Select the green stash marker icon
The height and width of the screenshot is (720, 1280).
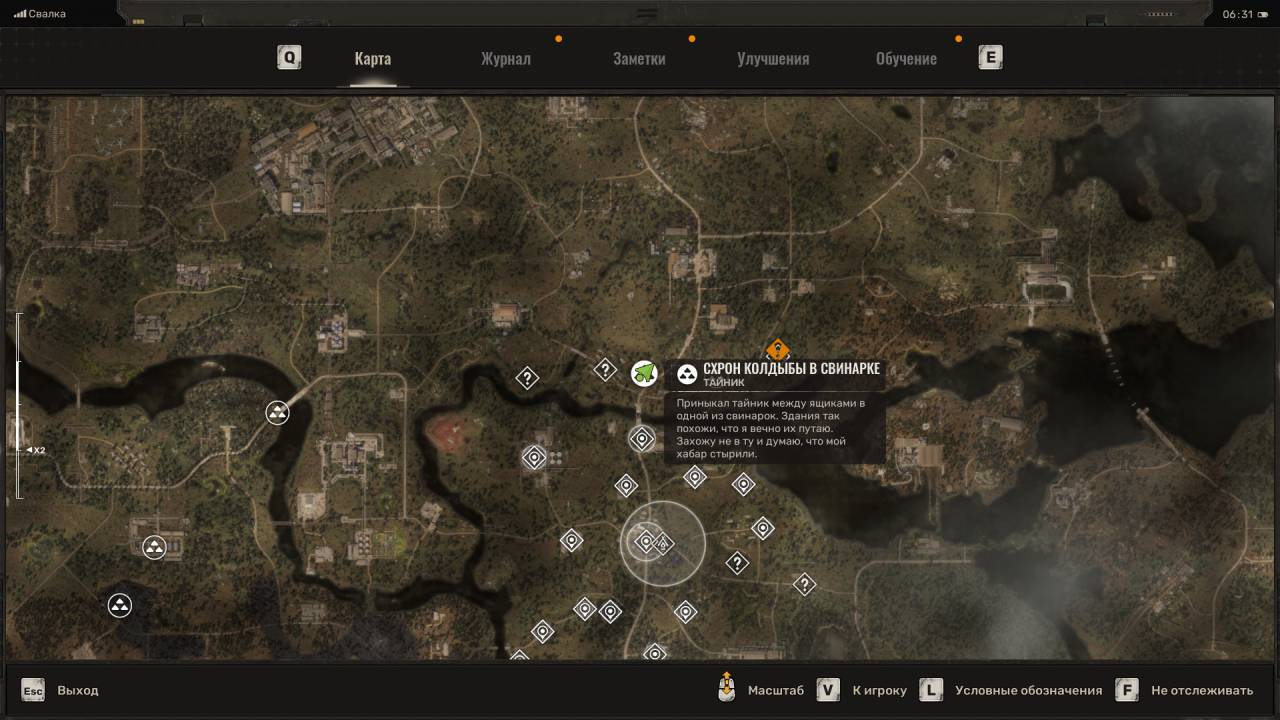[644, 373]
